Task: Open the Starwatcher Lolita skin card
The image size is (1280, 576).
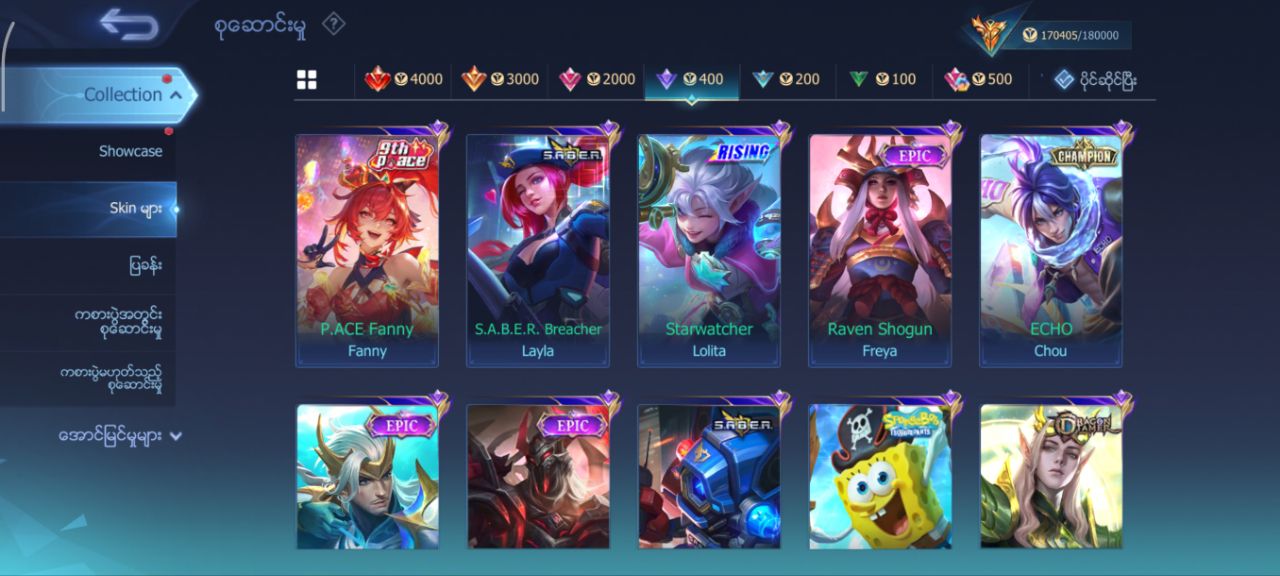Action: click(709, 250)
